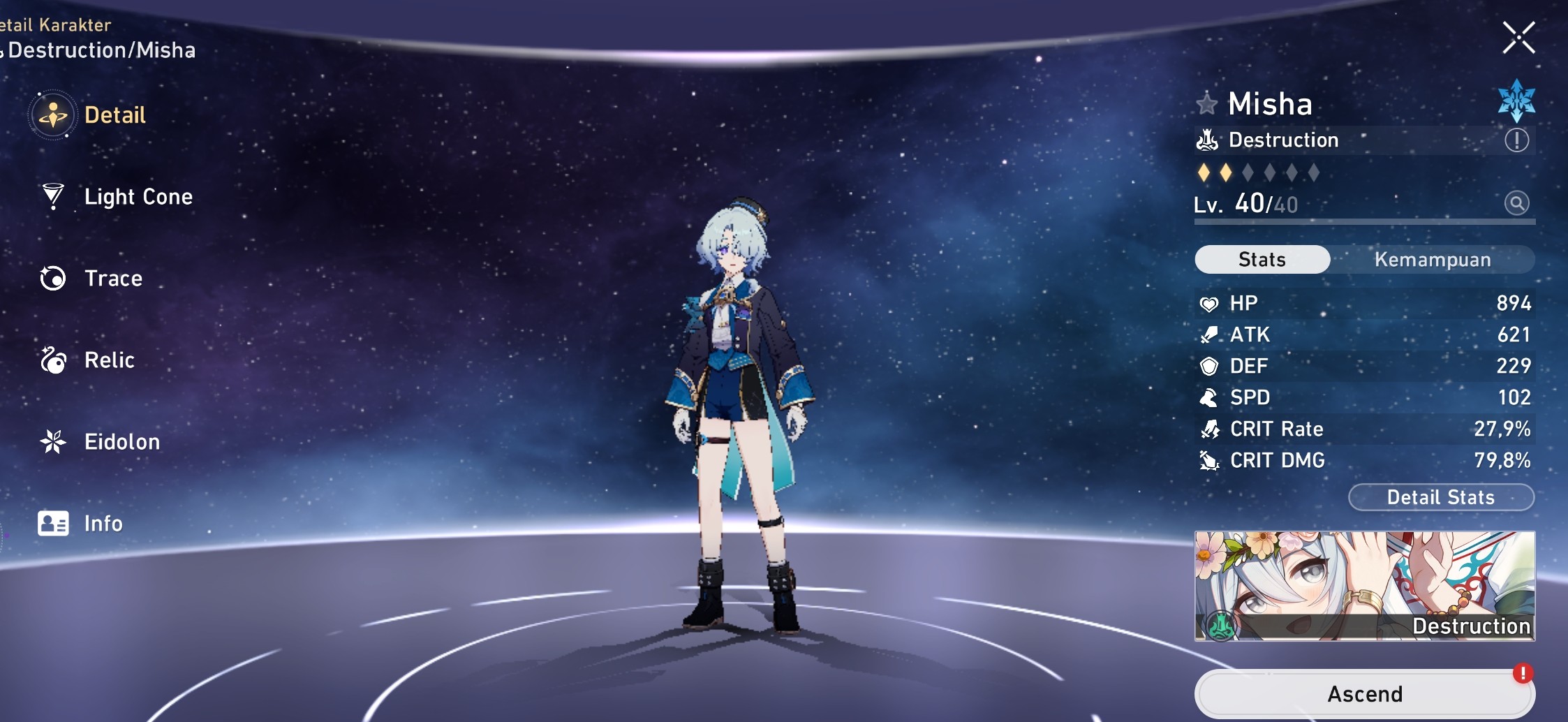The image size is (1568, 722).
Task: Click the exclamation info toggle beside Destruction
Action: point(1516,140)
